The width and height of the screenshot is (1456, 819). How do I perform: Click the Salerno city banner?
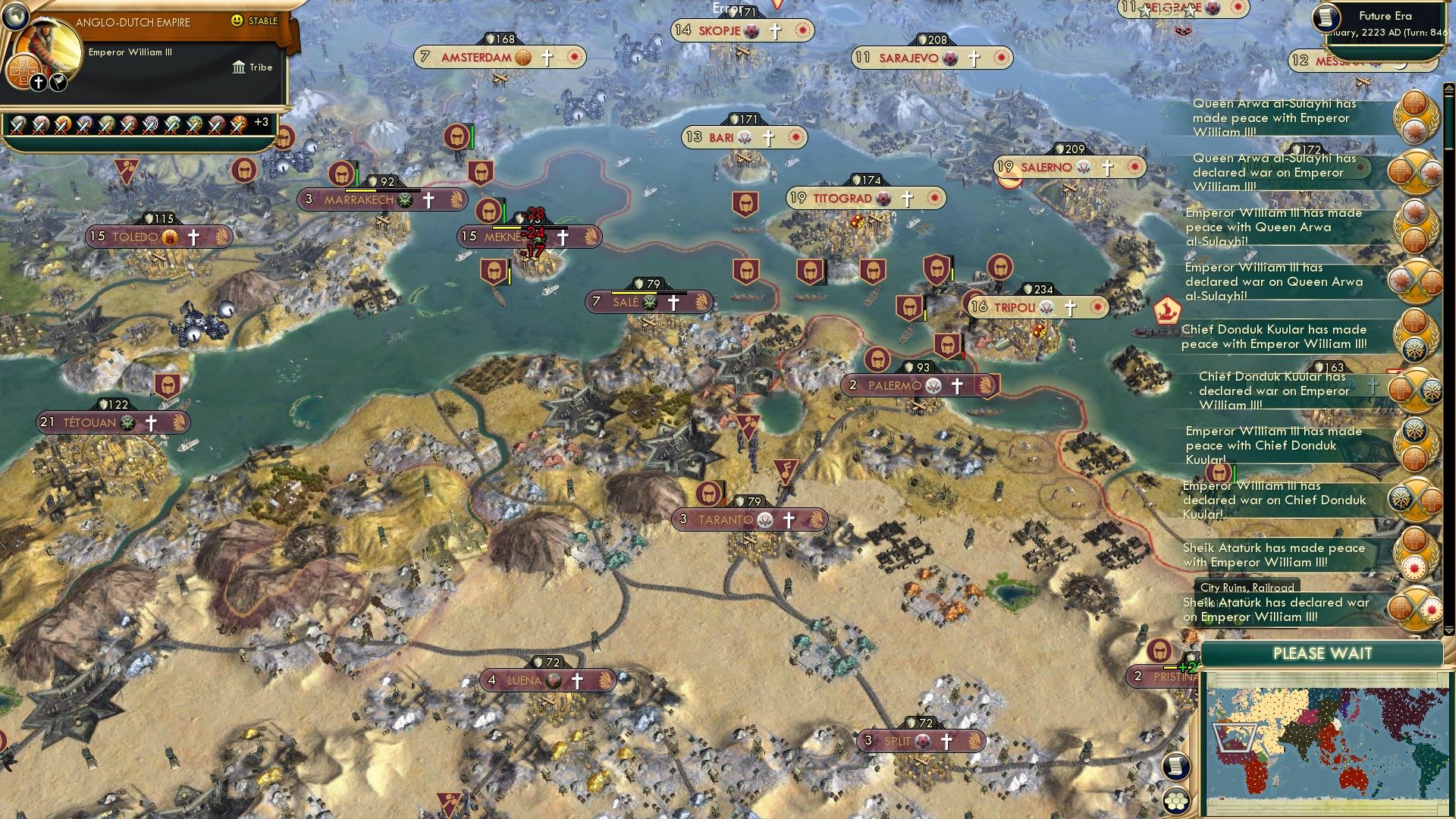pos(1062,168)
